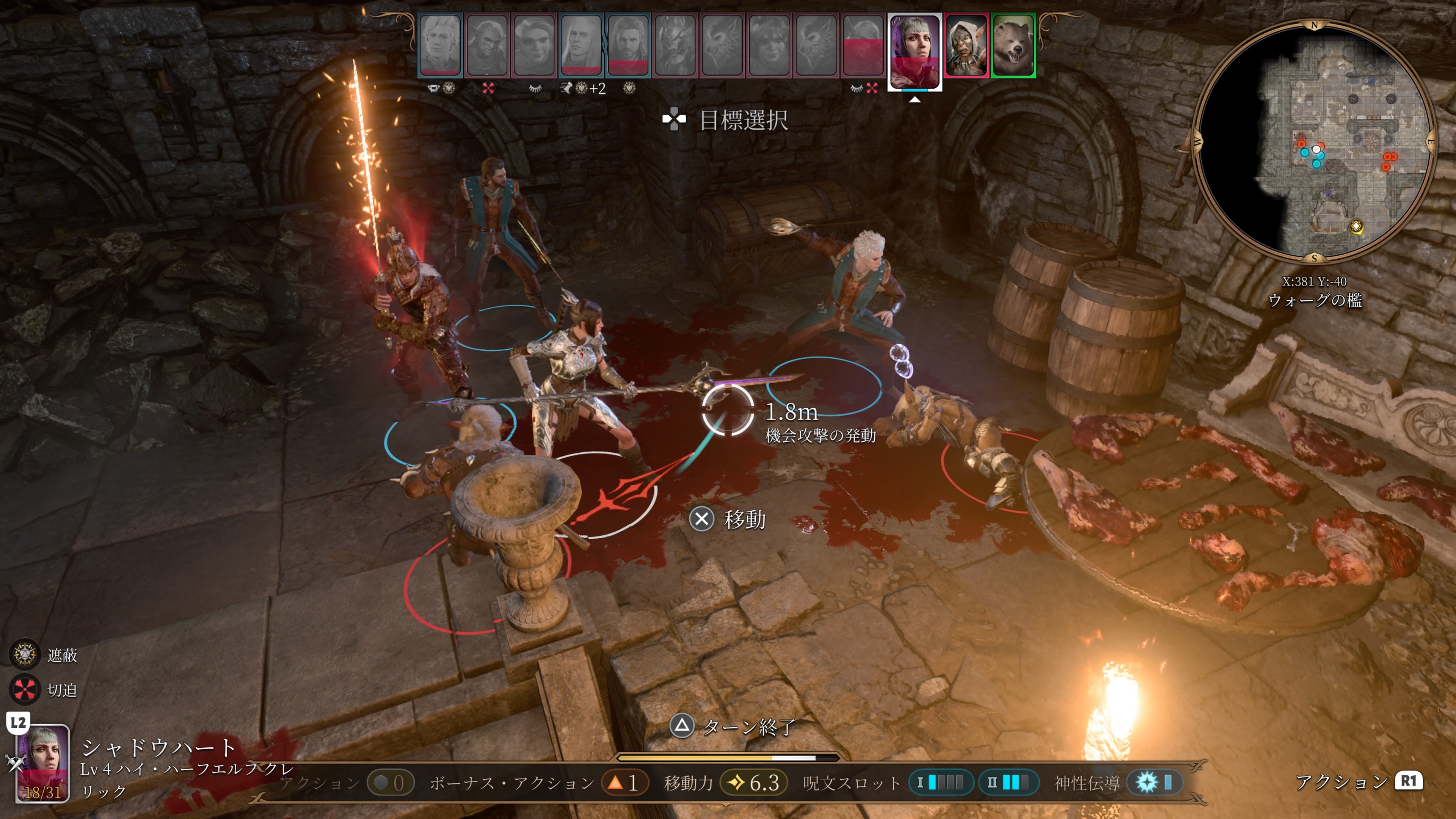Pick the bearded Gale portrait in the turn order
This screenshot has height=819, width=1456.
[628, 45]
